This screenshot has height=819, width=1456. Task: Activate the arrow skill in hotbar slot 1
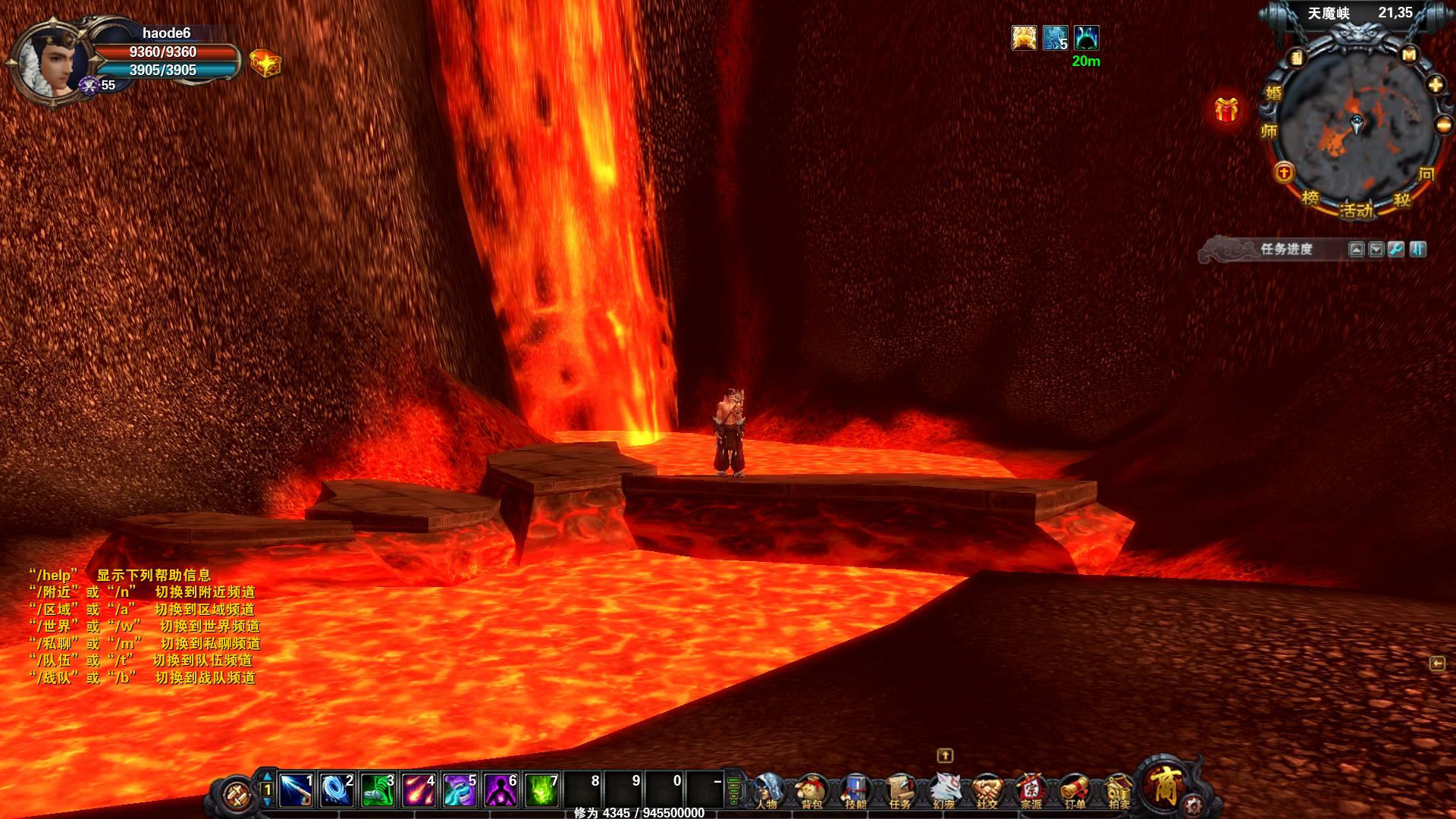[x=296, y=790]
